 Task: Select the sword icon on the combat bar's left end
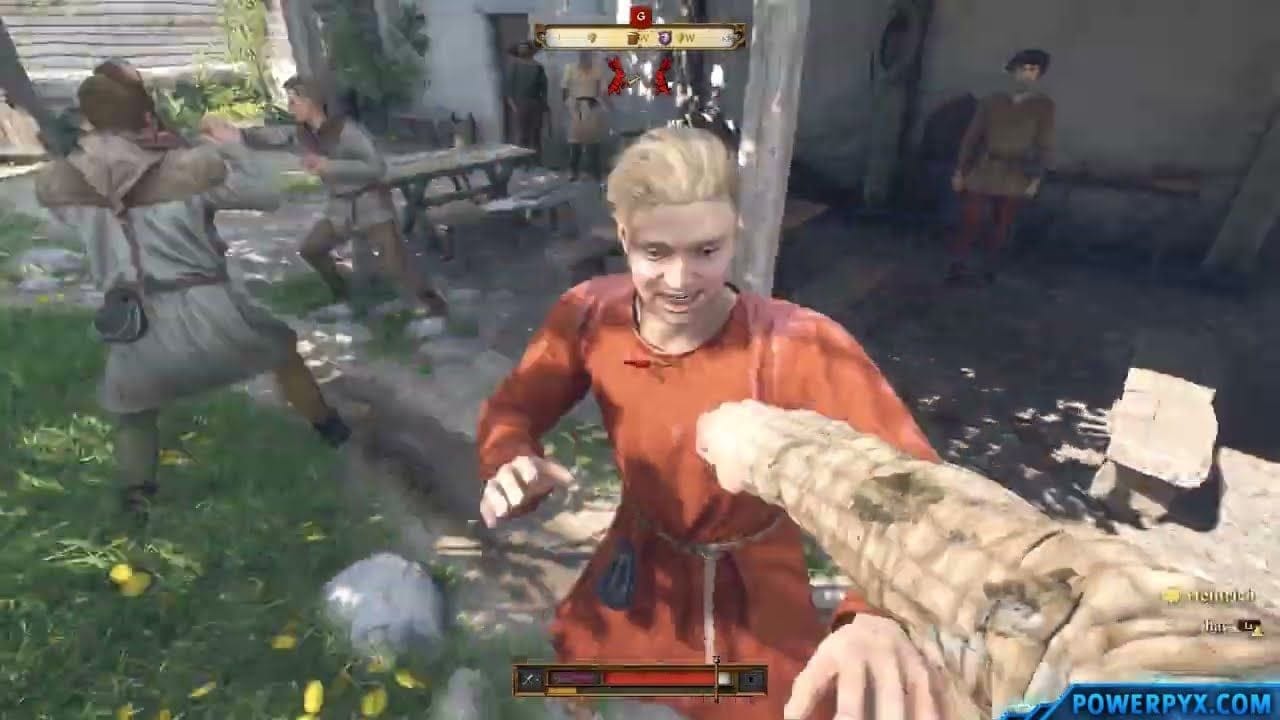530,678
